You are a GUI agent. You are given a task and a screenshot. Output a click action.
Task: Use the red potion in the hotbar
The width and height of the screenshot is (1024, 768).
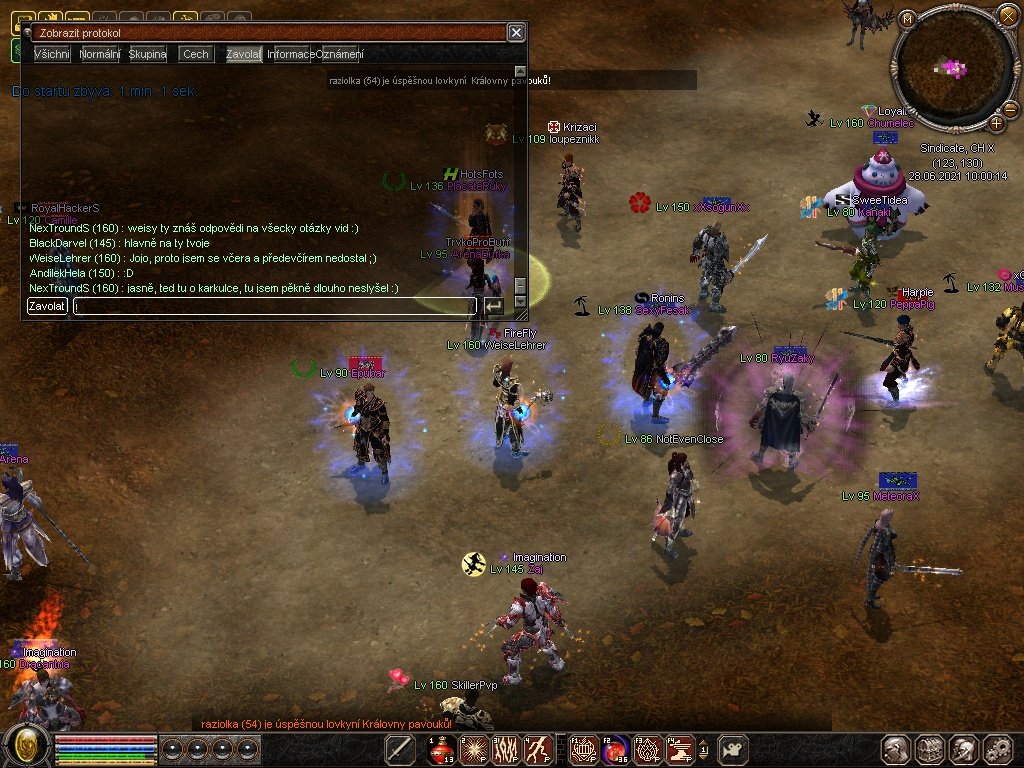(442, 749)
